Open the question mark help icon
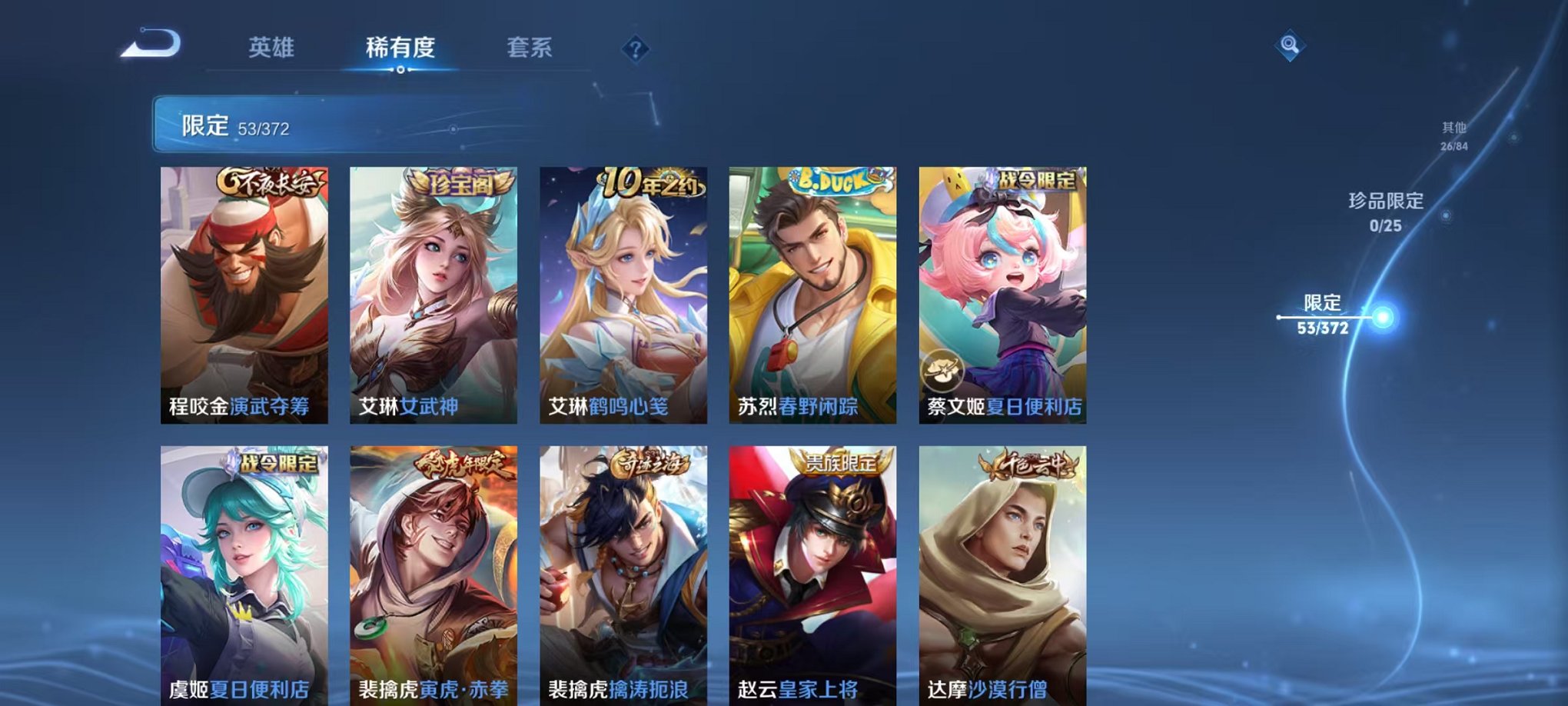 [x=633, y=49]
